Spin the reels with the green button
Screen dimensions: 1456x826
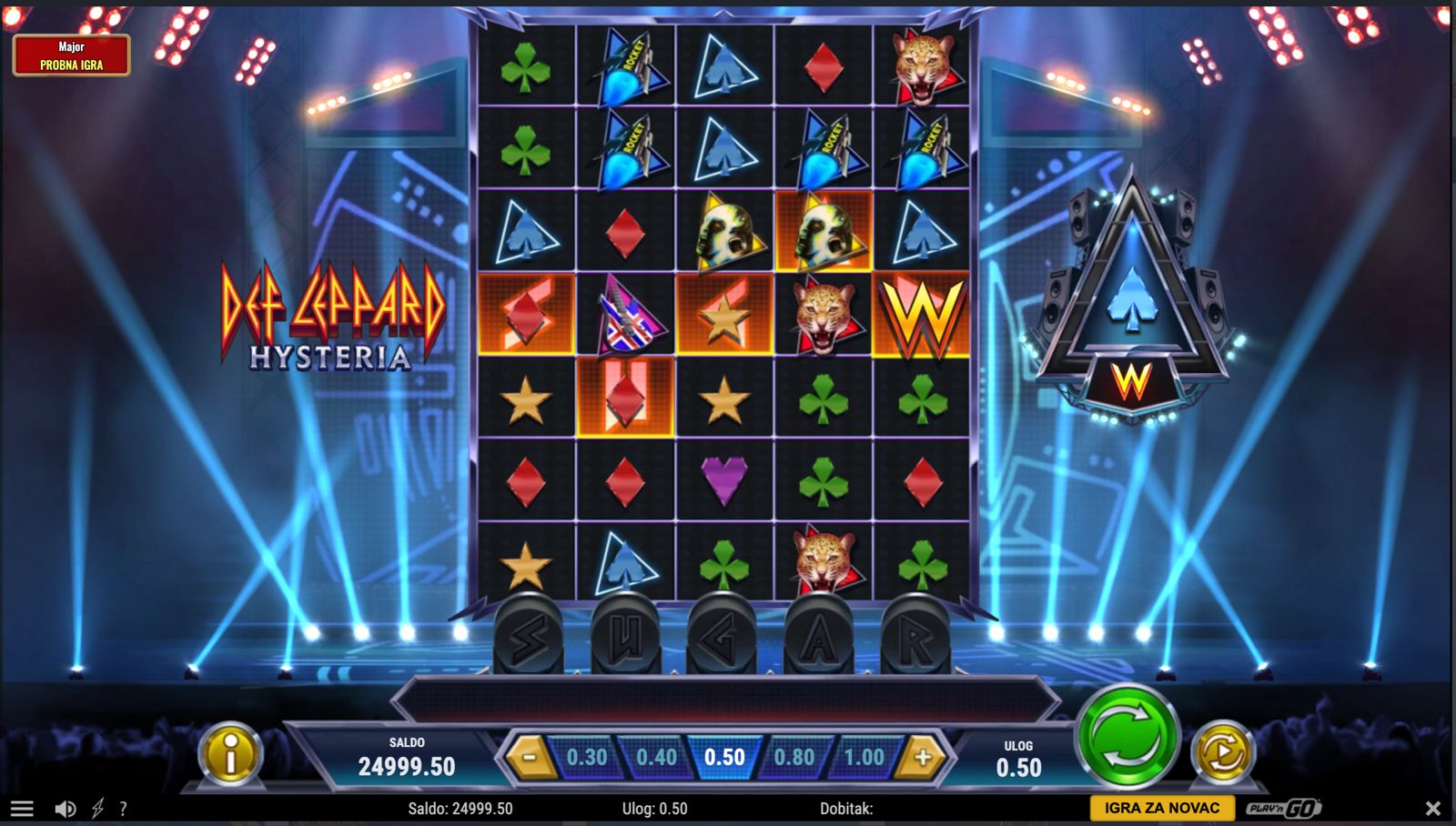coord(1127,736)
